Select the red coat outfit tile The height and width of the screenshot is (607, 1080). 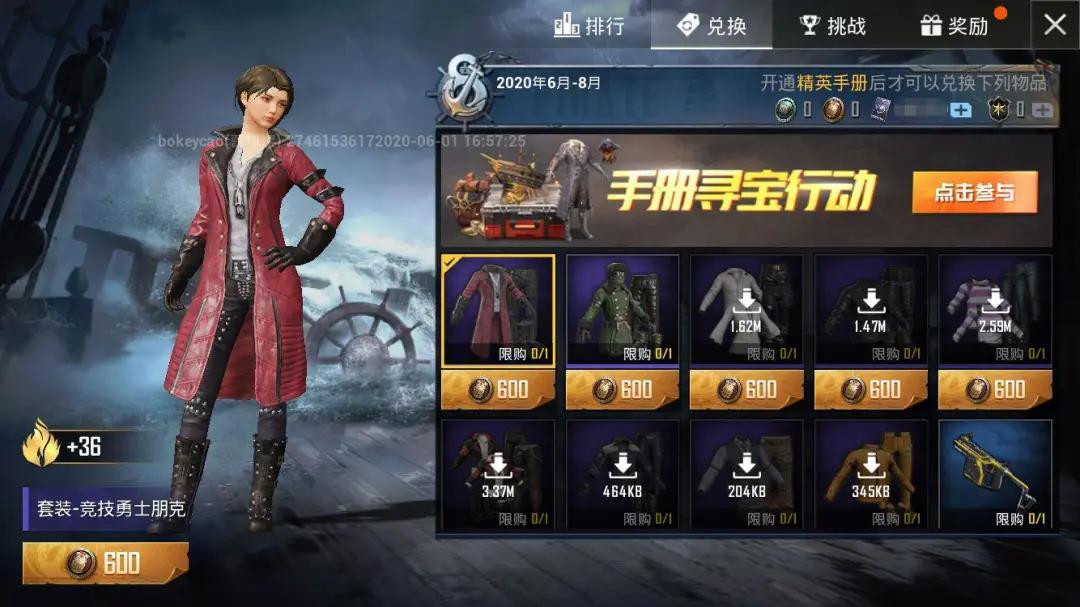pyautogui.click(x=498, y=311)
